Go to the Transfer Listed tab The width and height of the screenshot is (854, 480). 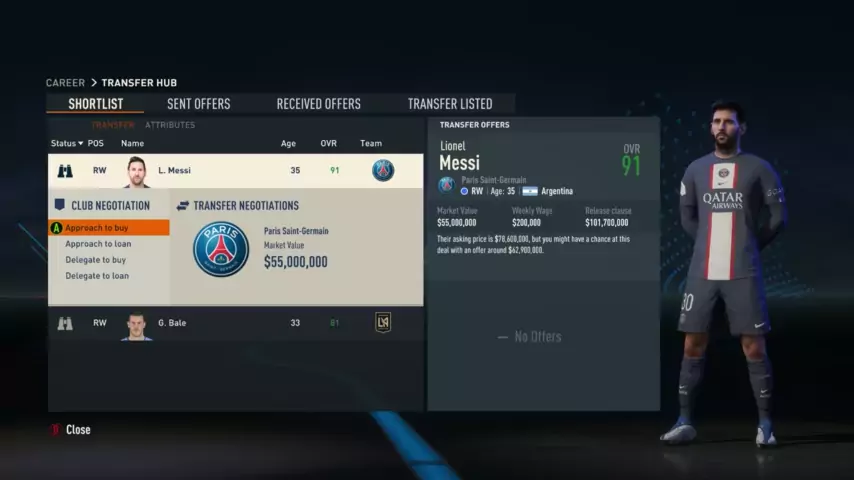point(449,104)
